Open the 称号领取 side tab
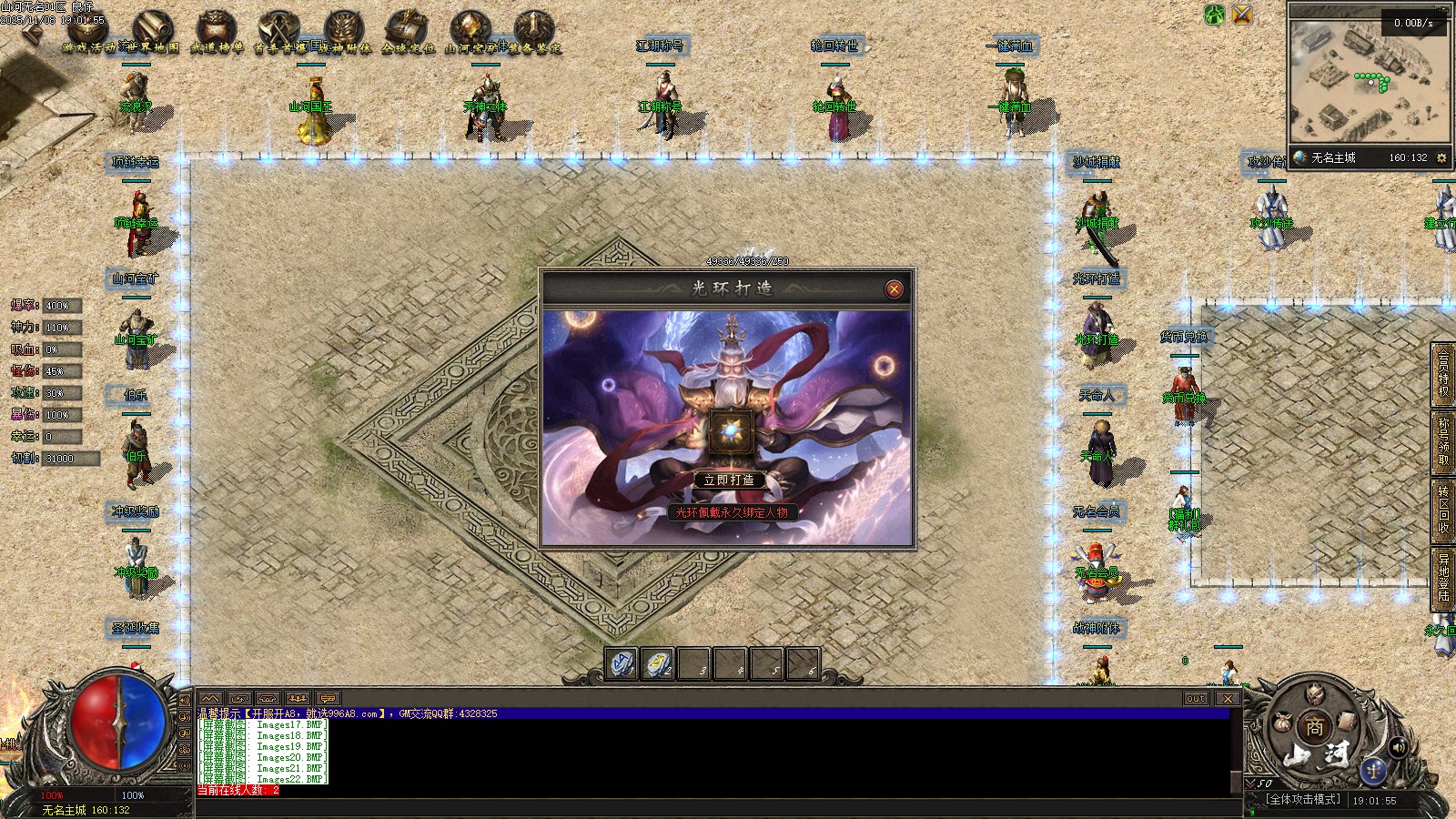The width and height of the screenshot is (1456, 819). point(1443,441)
